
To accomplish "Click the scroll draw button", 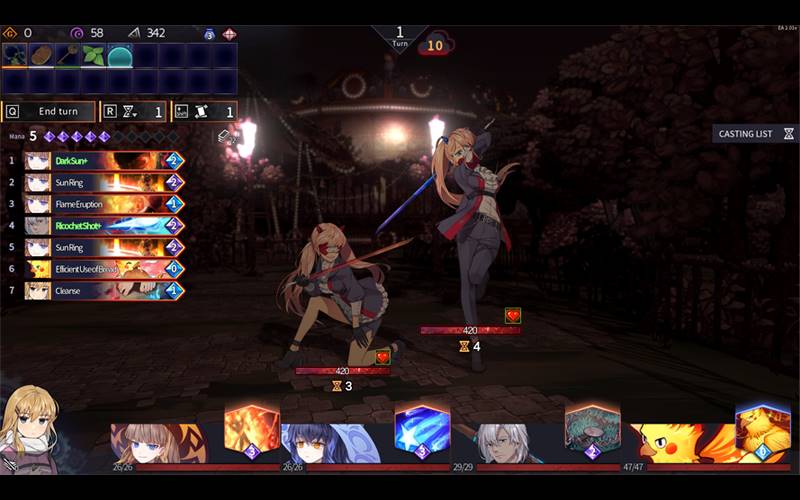I will [204, 112].
